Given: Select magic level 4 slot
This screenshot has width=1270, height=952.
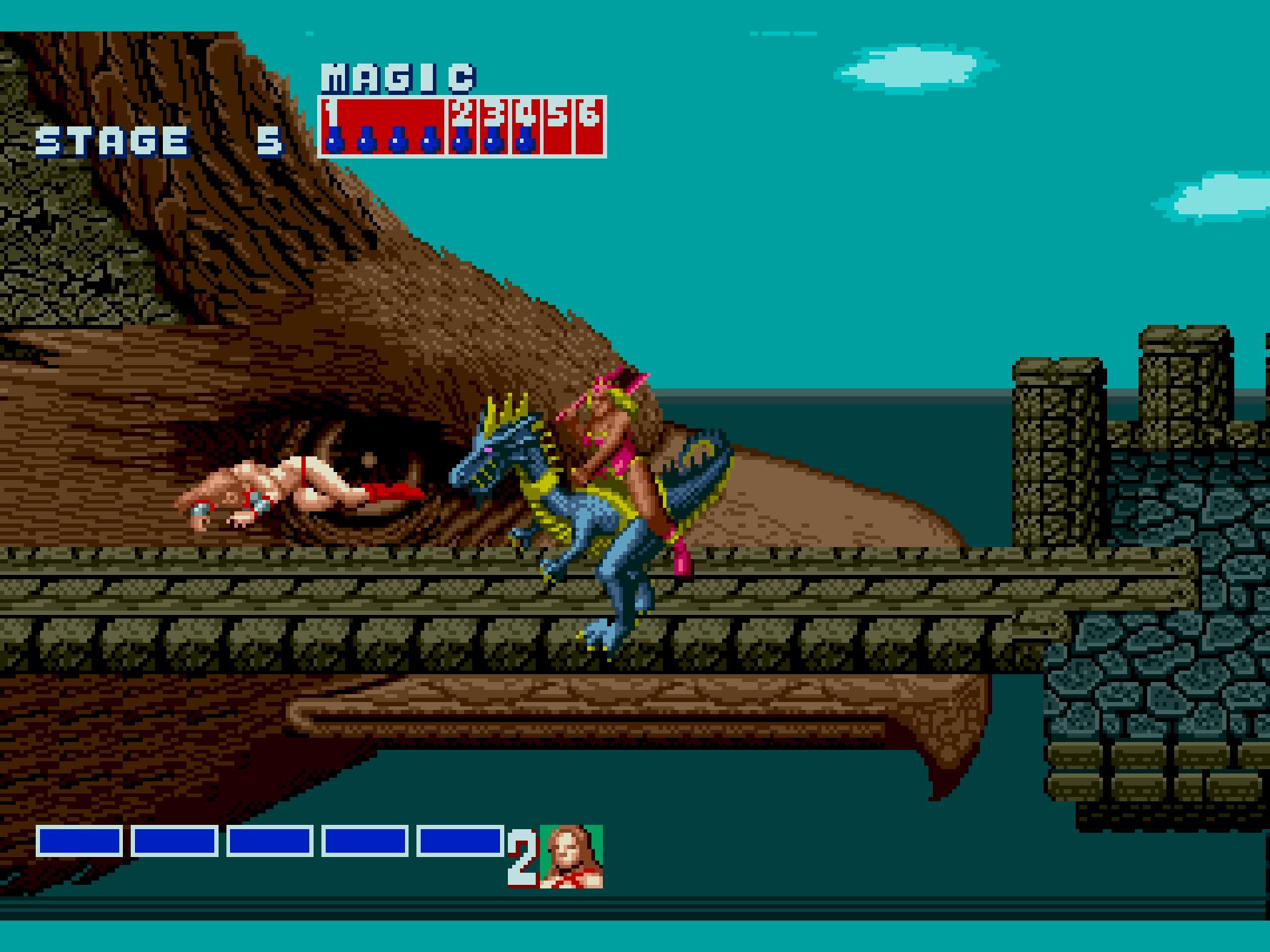Looking at the screenshot, I should tap(526, 126).
